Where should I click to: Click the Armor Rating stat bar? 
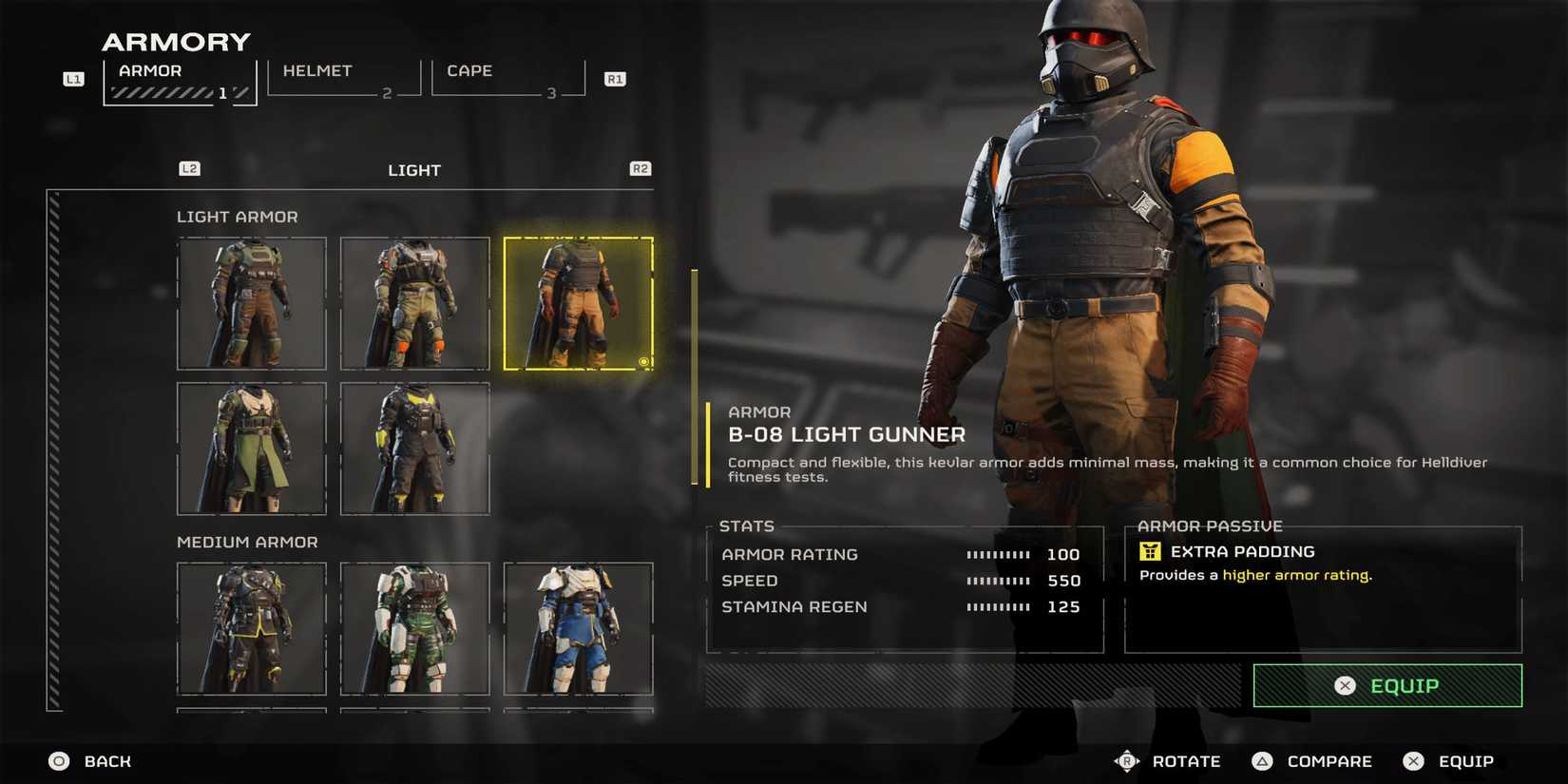coord(996,554)
